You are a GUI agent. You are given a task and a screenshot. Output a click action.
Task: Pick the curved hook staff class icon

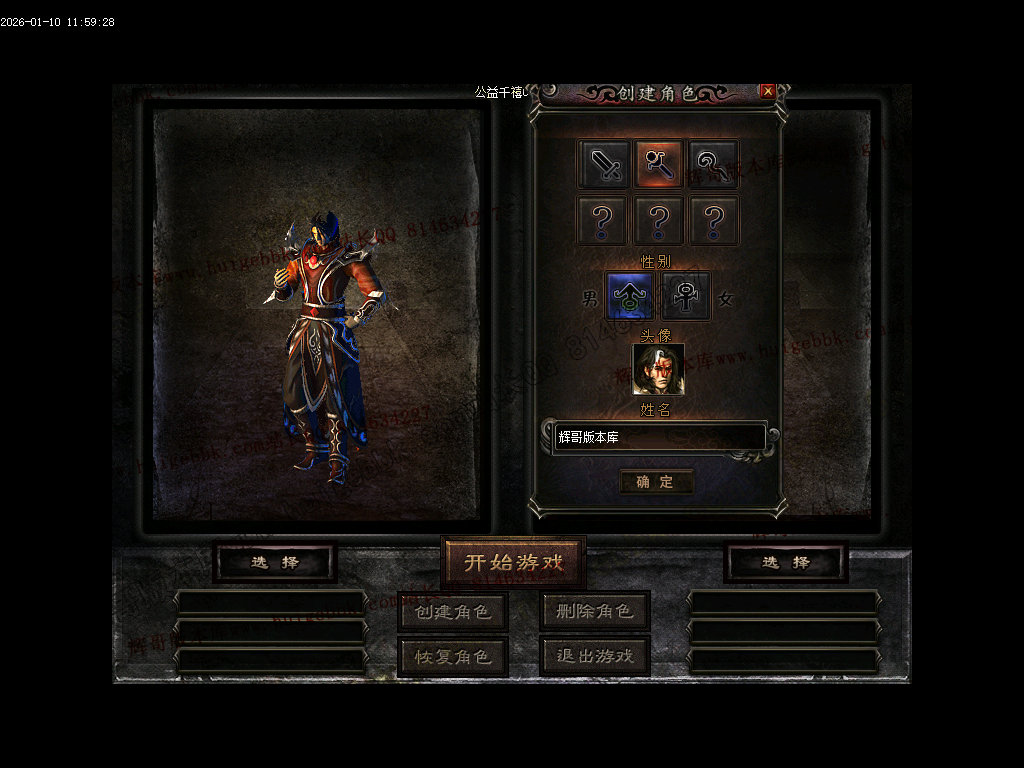point(713,164)
